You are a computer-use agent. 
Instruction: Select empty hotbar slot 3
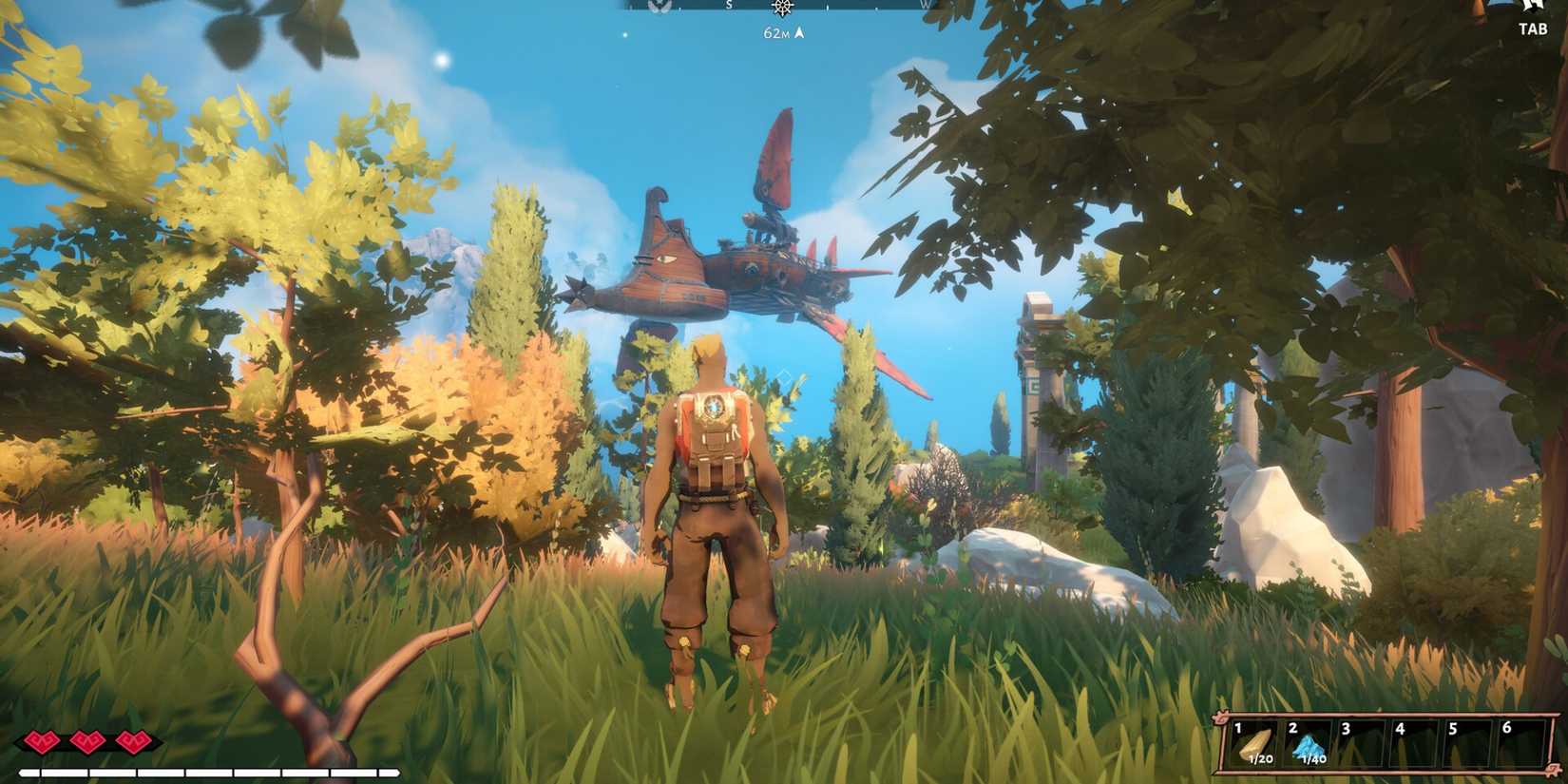1359,741
